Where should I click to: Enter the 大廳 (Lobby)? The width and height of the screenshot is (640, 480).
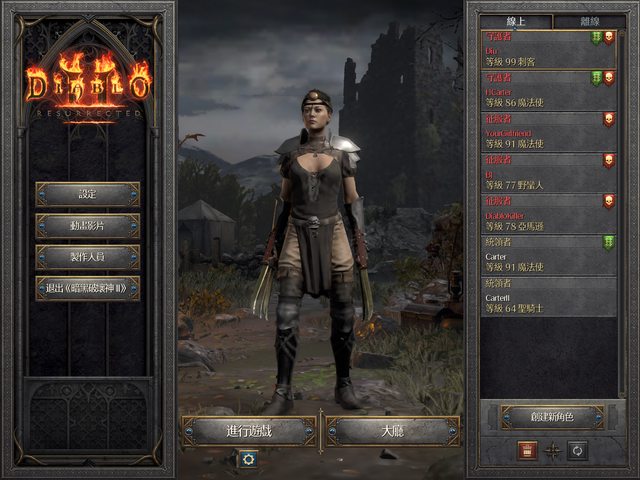point(393,431)
